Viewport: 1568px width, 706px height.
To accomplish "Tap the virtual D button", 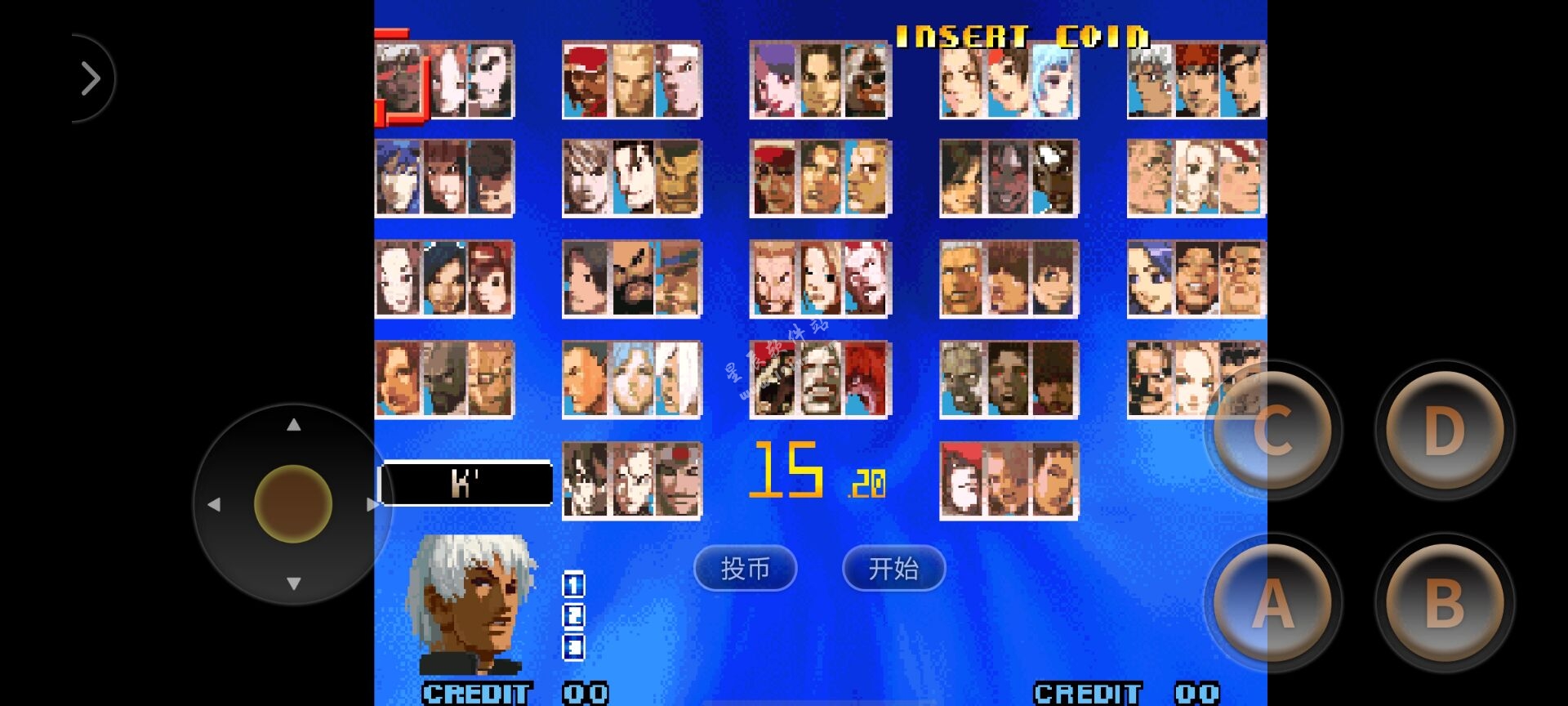I will [1444, 431].
